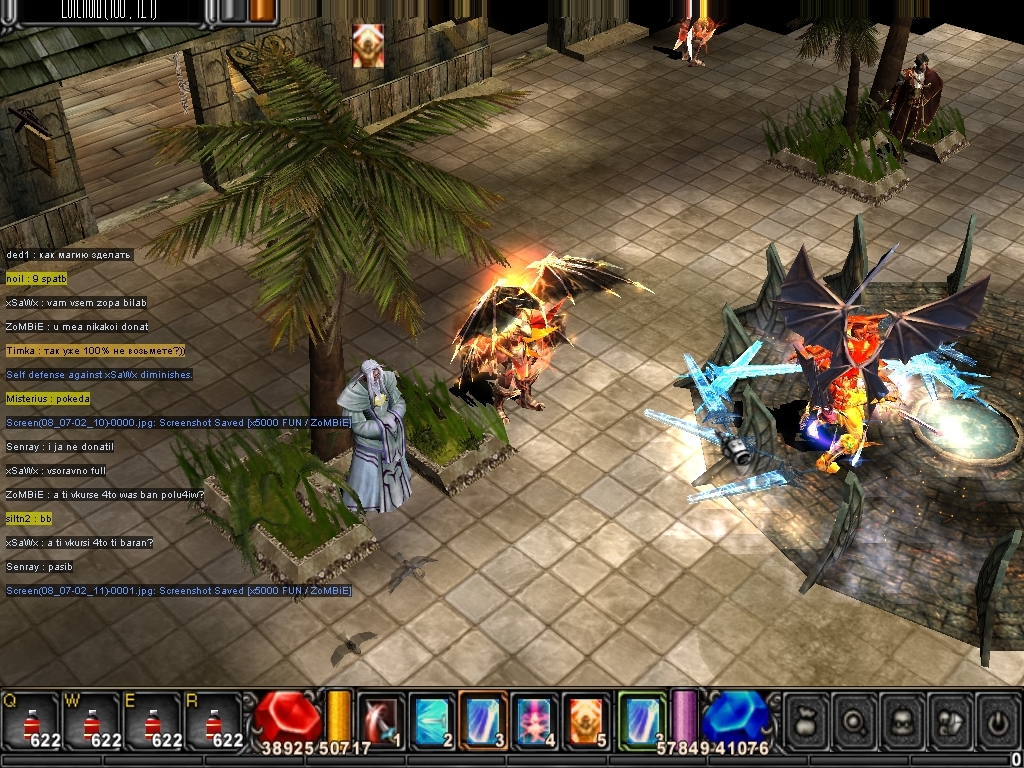Click the button left of the power icon
The width and height of the screenshot is (1024, 768).
pos(951,720)
